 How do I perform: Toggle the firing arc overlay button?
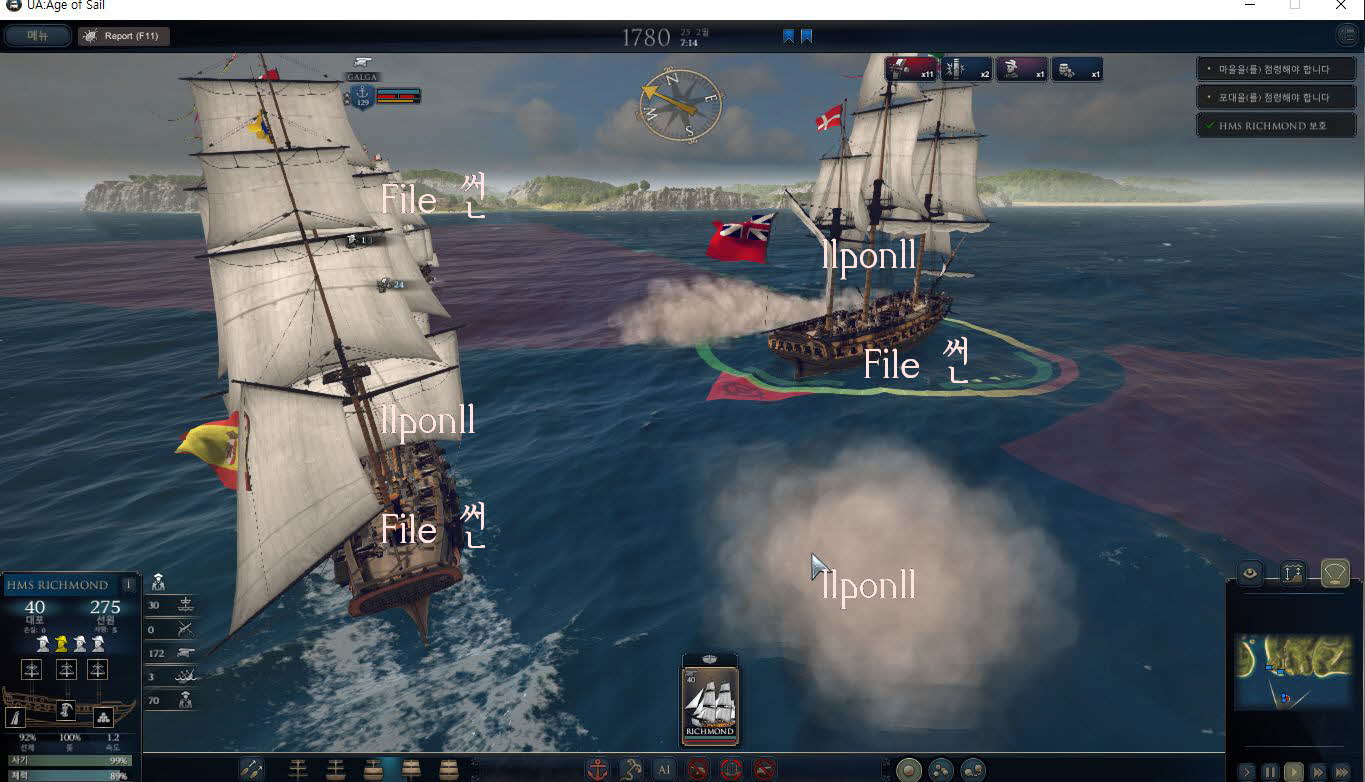tap(1335, 573)
